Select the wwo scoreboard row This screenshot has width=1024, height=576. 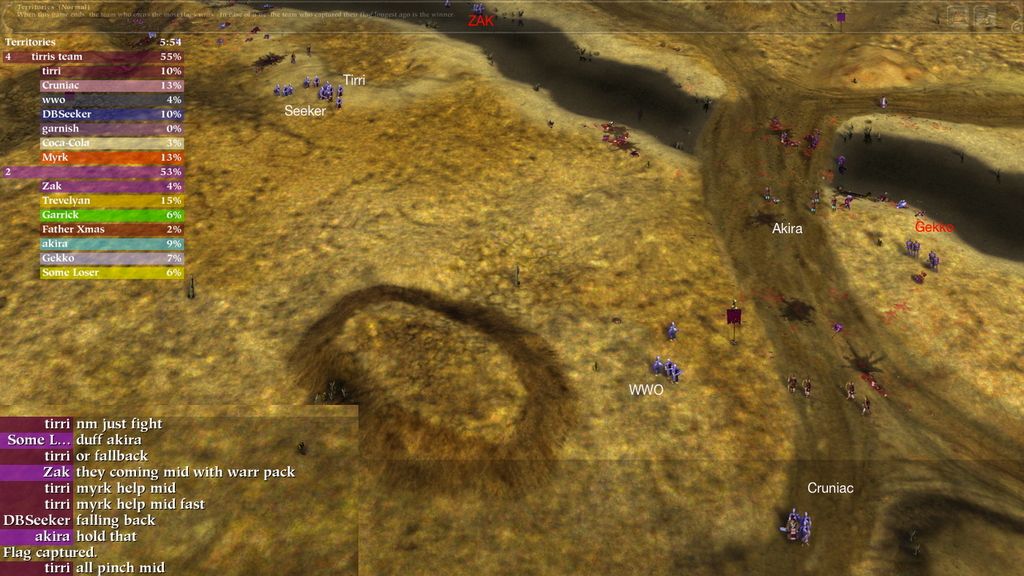coord(110,100)
